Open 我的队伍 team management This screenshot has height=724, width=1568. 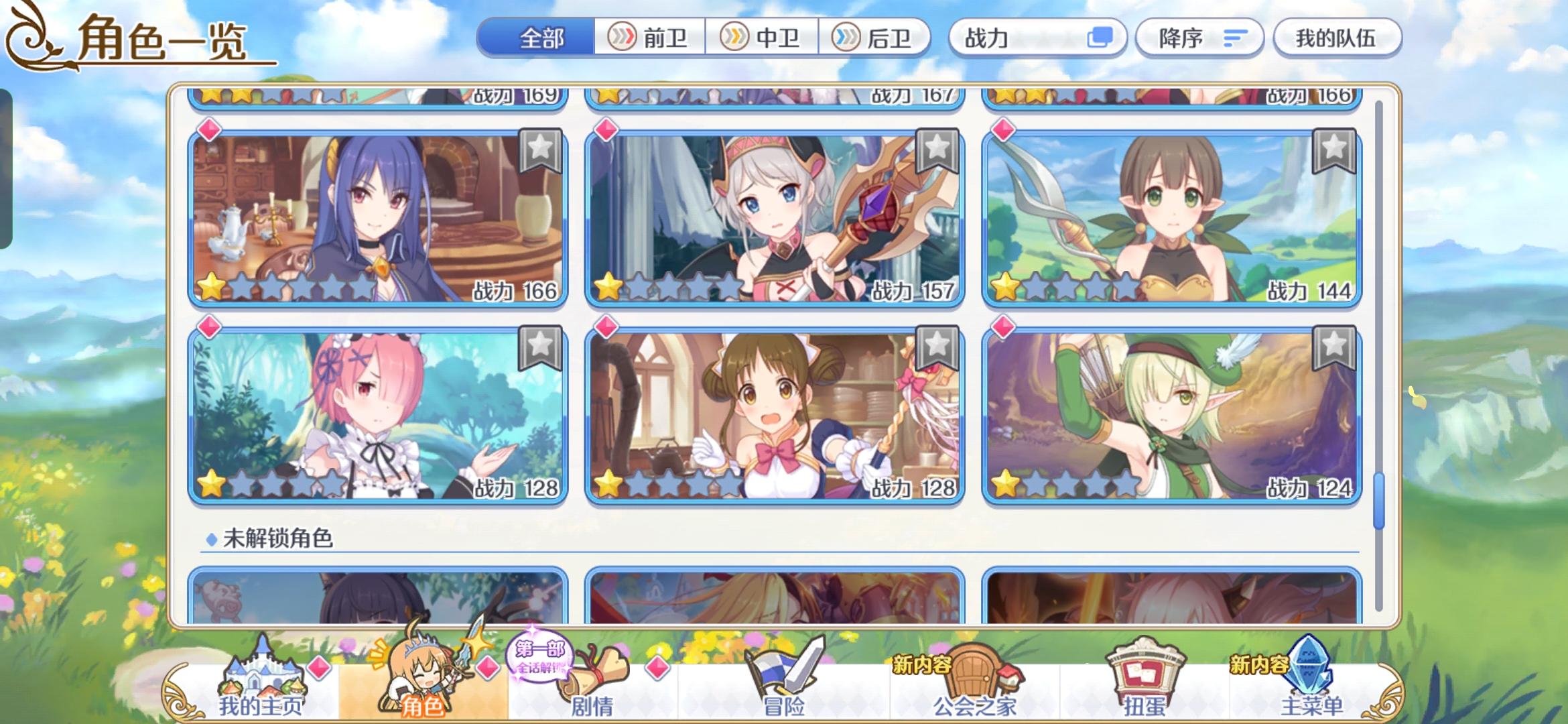click(1337, 38)
